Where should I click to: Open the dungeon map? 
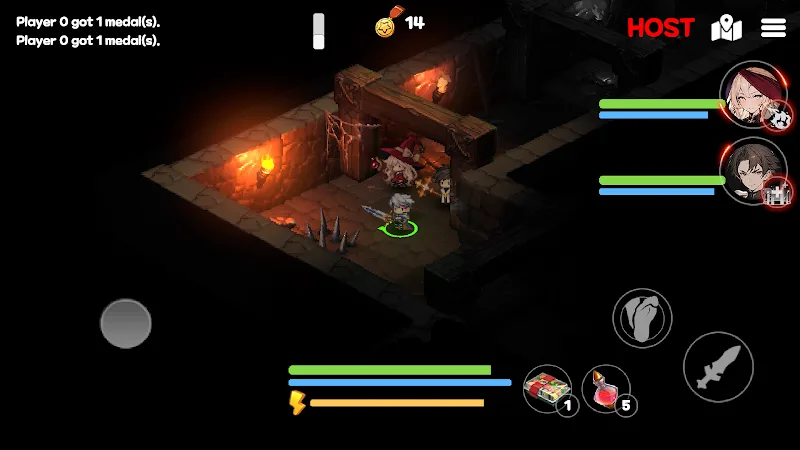pyautogui.click(x=726, y=29)
